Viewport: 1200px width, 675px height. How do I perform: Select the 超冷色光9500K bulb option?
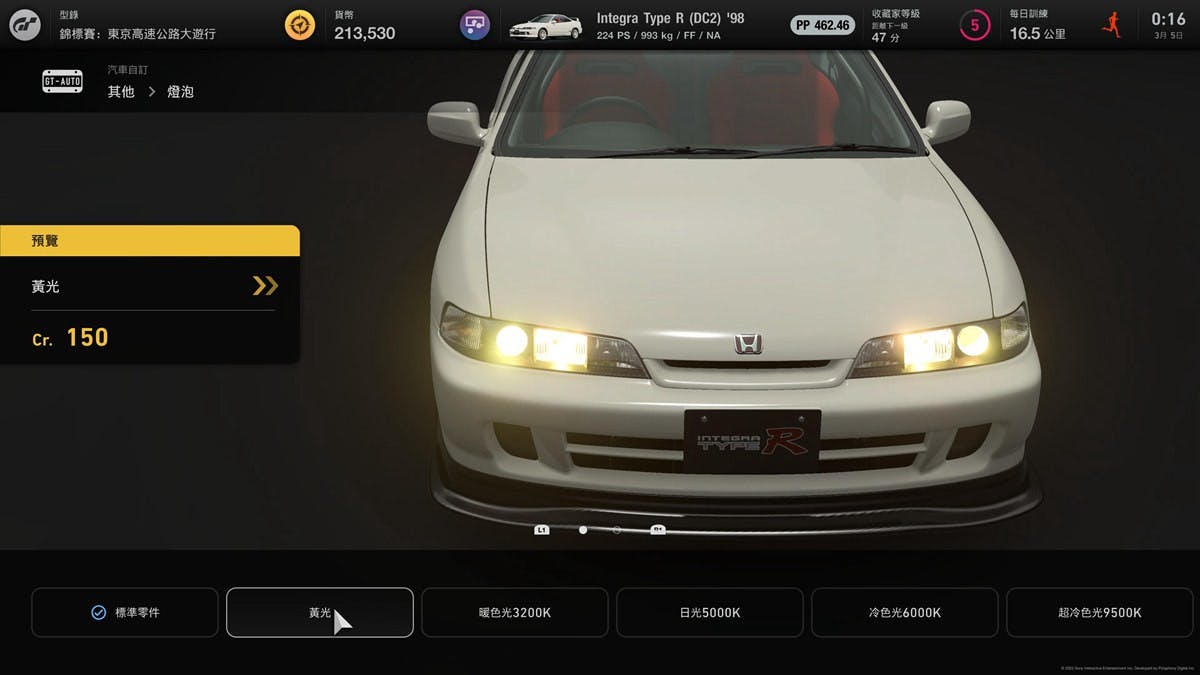pyautogui.click(x=1099, y=612)
